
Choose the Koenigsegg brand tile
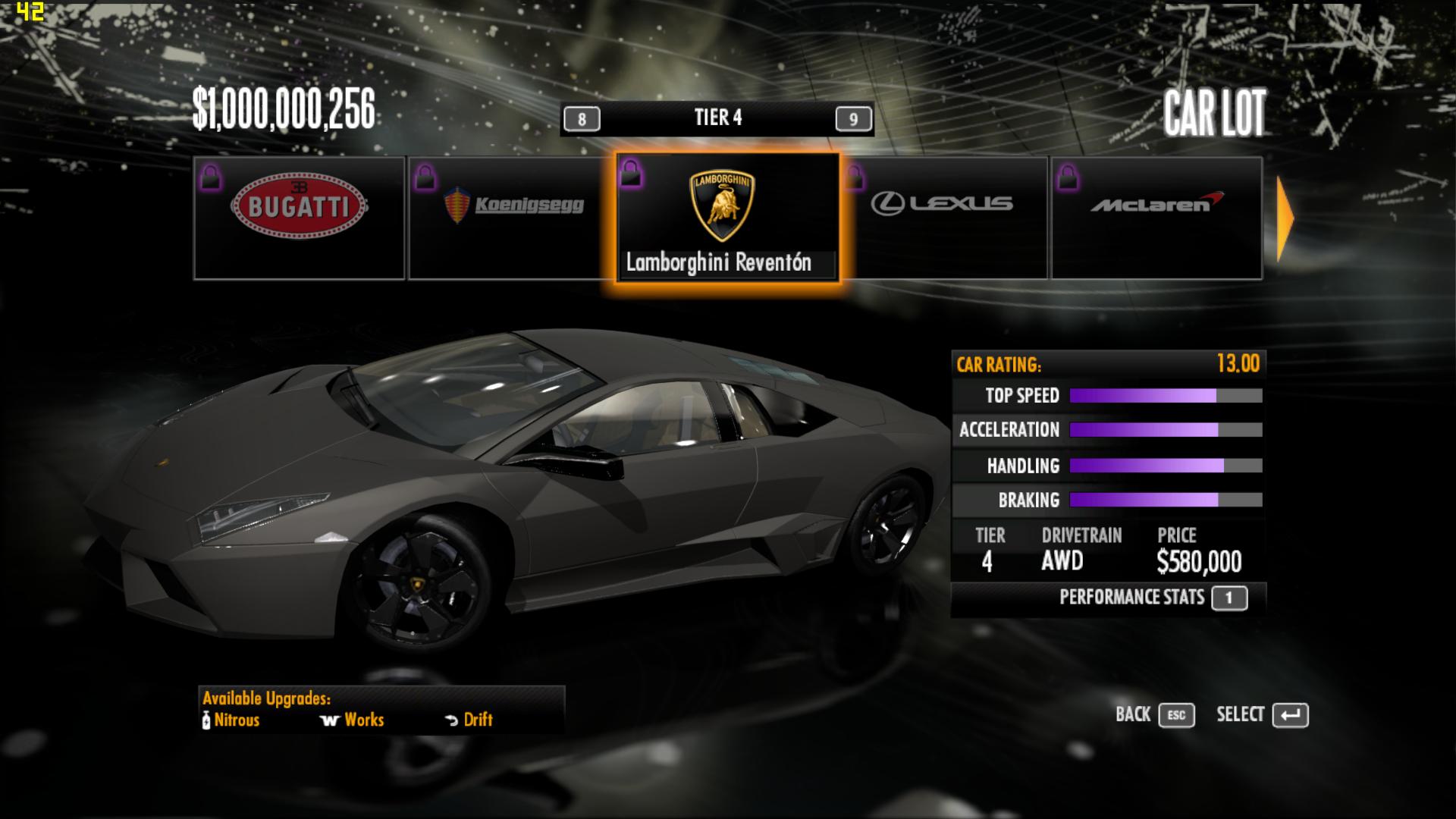(512, 218)
